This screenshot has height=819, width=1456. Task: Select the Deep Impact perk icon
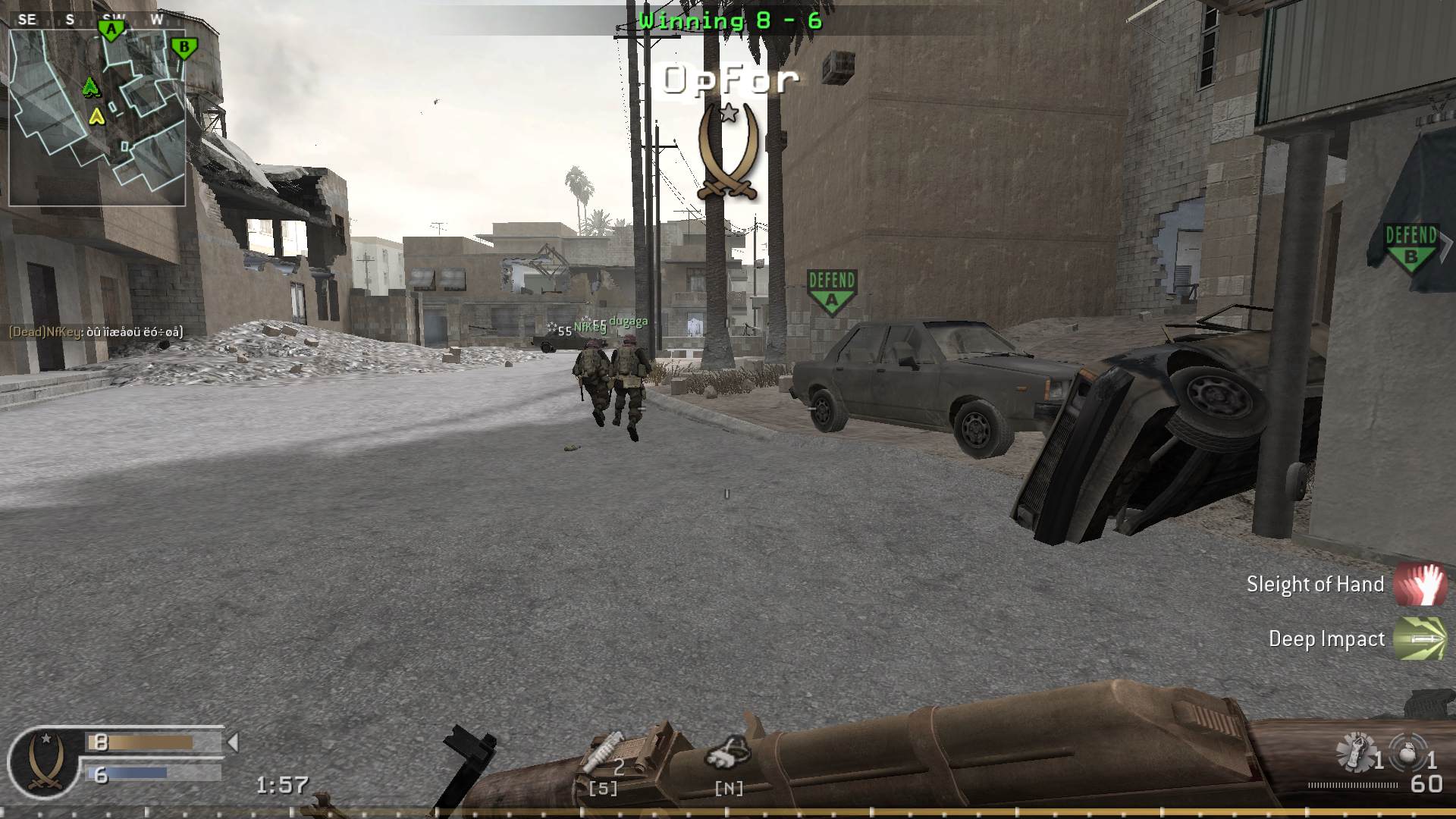pos(1420,639)
